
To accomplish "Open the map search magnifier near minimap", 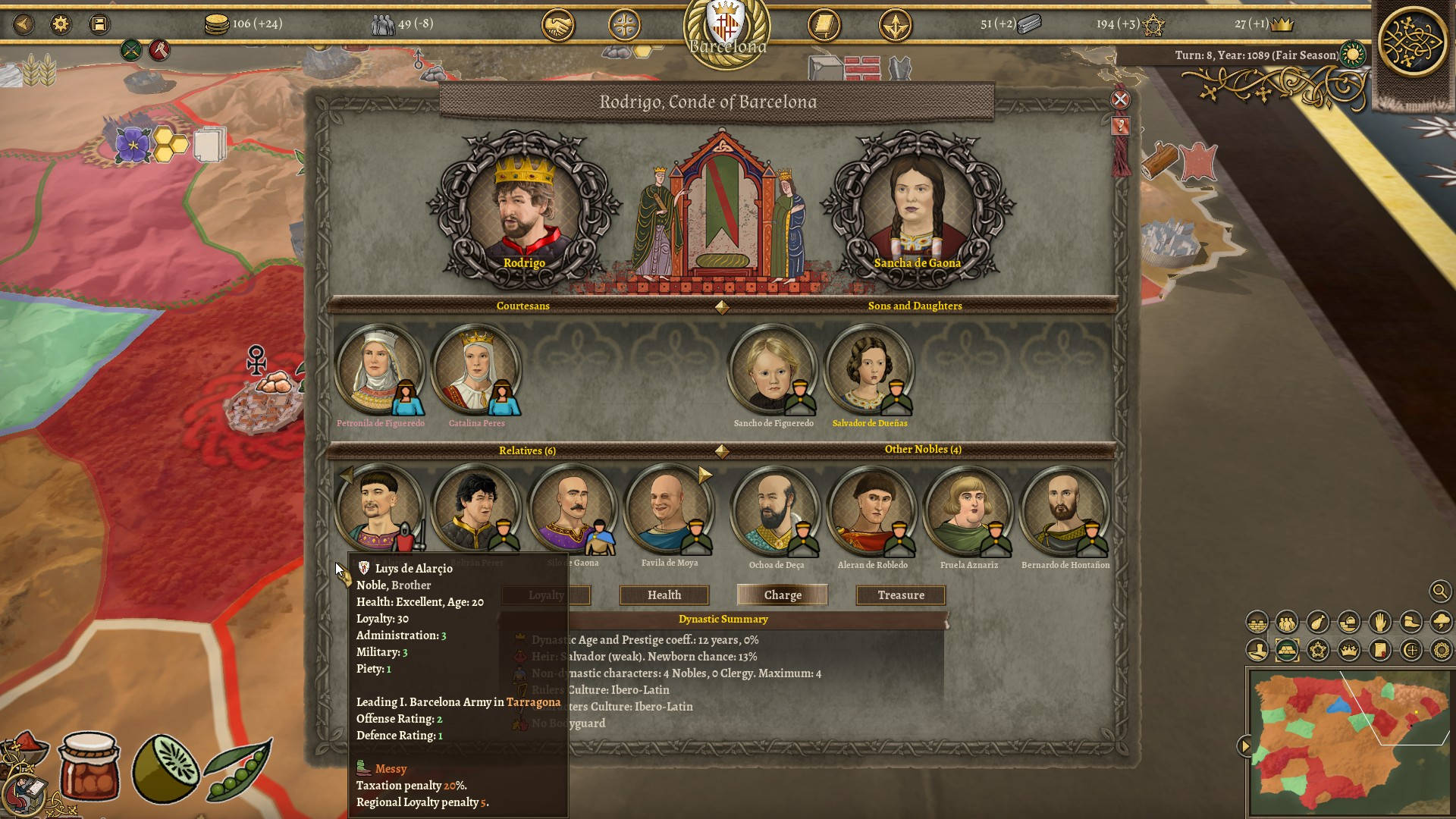I will pos(1439,591).
